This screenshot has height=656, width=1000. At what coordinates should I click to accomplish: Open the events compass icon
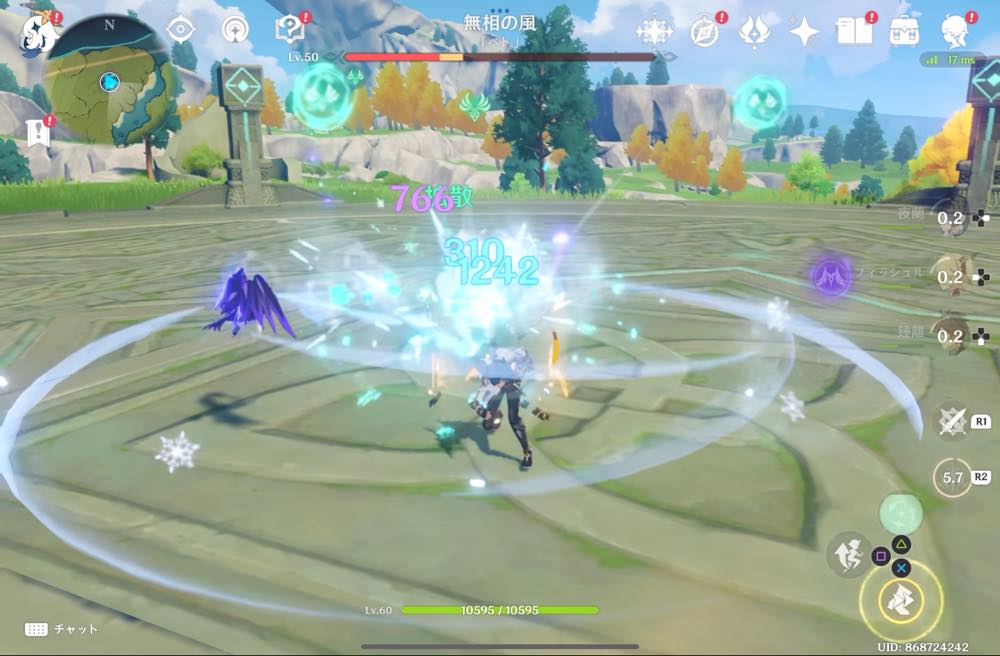705,32
